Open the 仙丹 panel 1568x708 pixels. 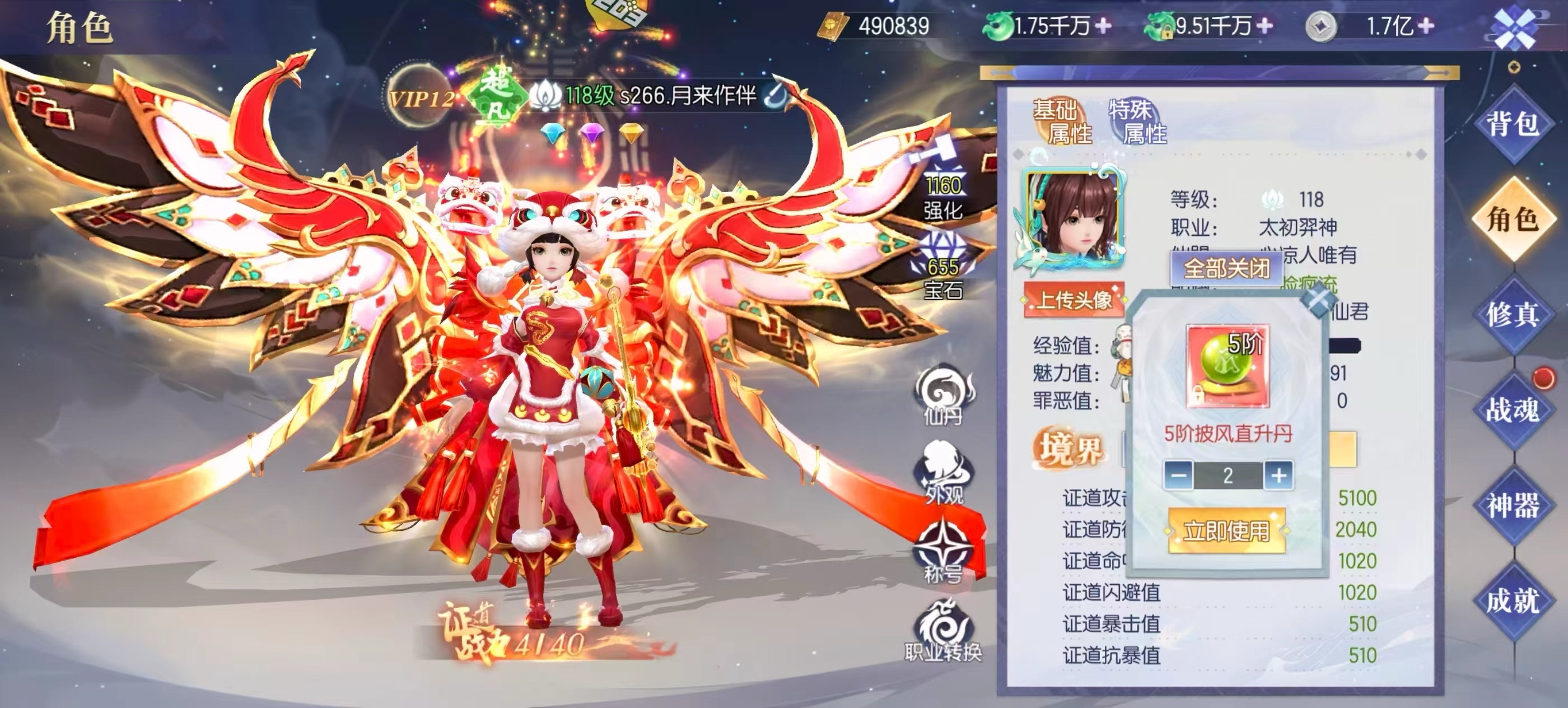944,394
